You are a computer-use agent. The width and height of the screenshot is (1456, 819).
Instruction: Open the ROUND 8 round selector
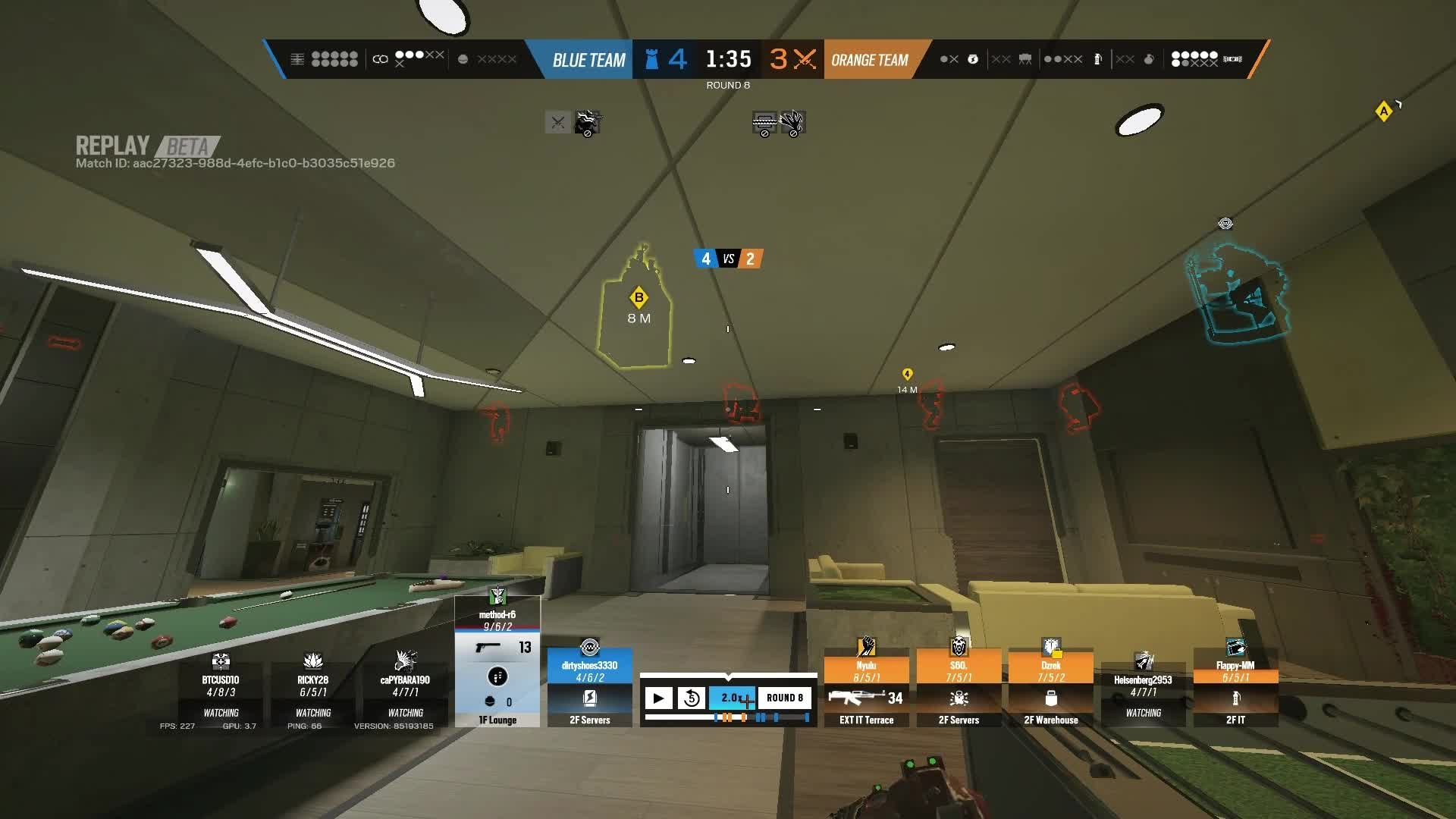click(783, 698)
